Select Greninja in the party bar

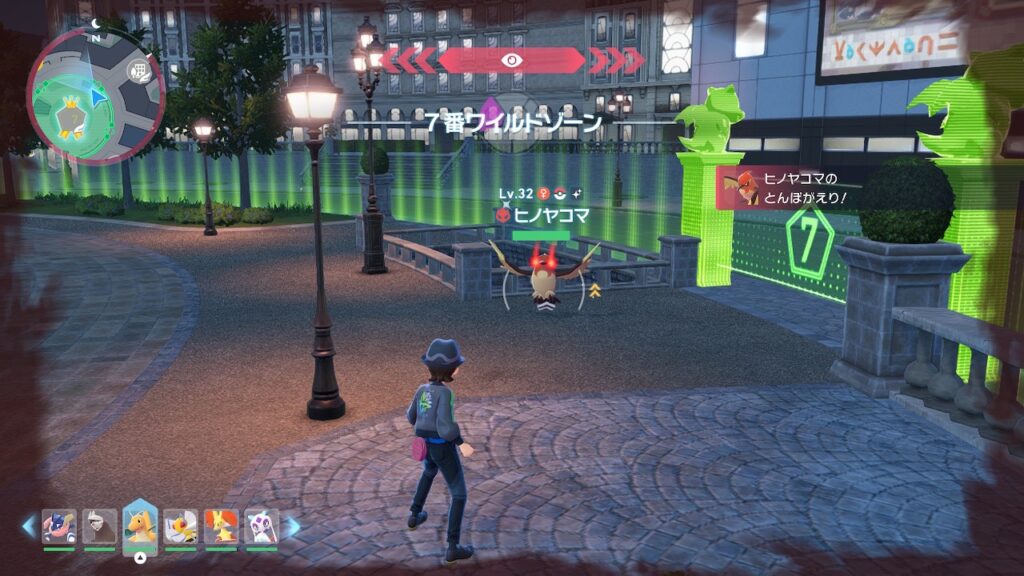click(58, 526)
